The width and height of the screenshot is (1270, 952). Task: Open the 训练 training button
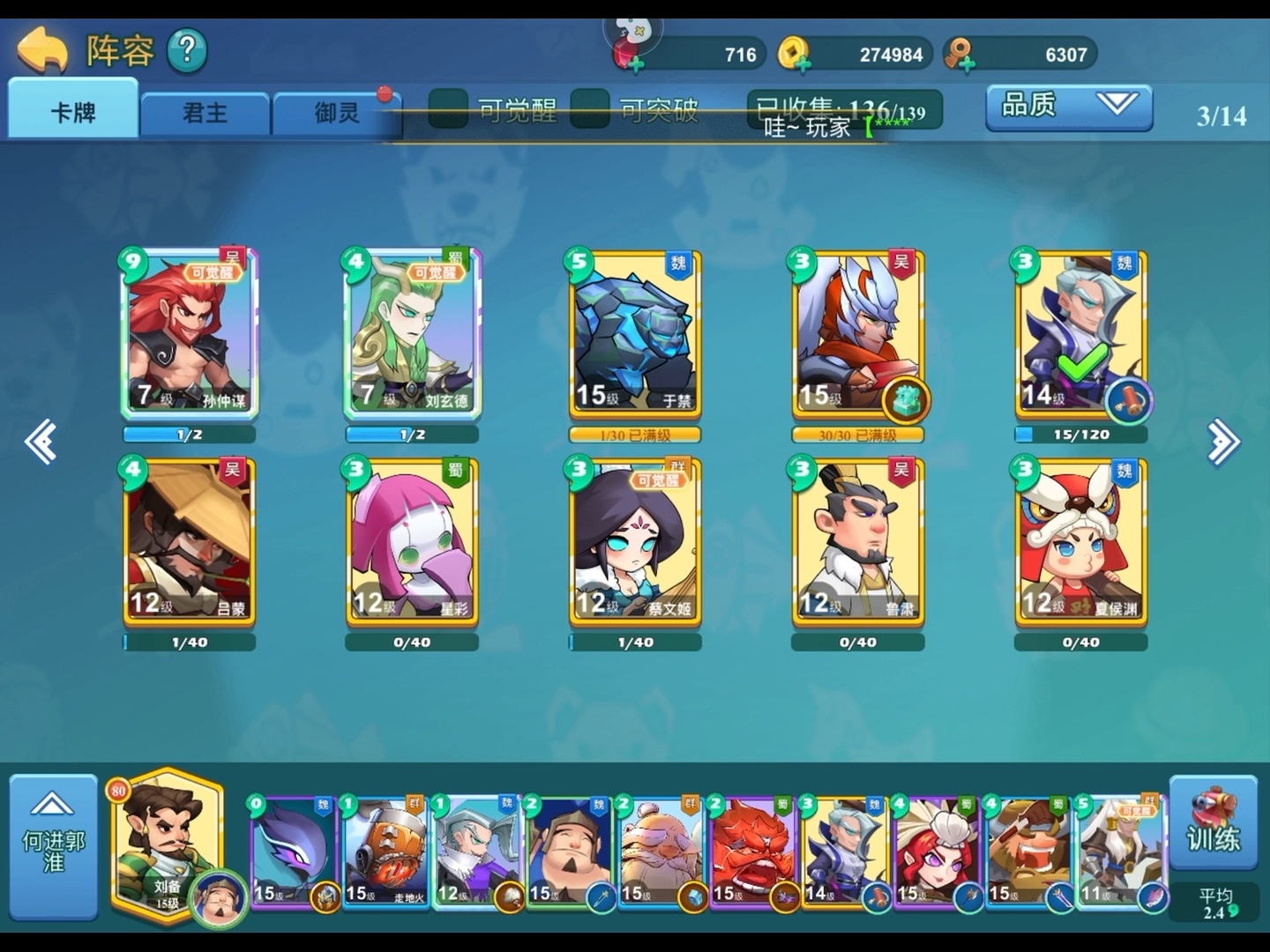(1213, 826)
